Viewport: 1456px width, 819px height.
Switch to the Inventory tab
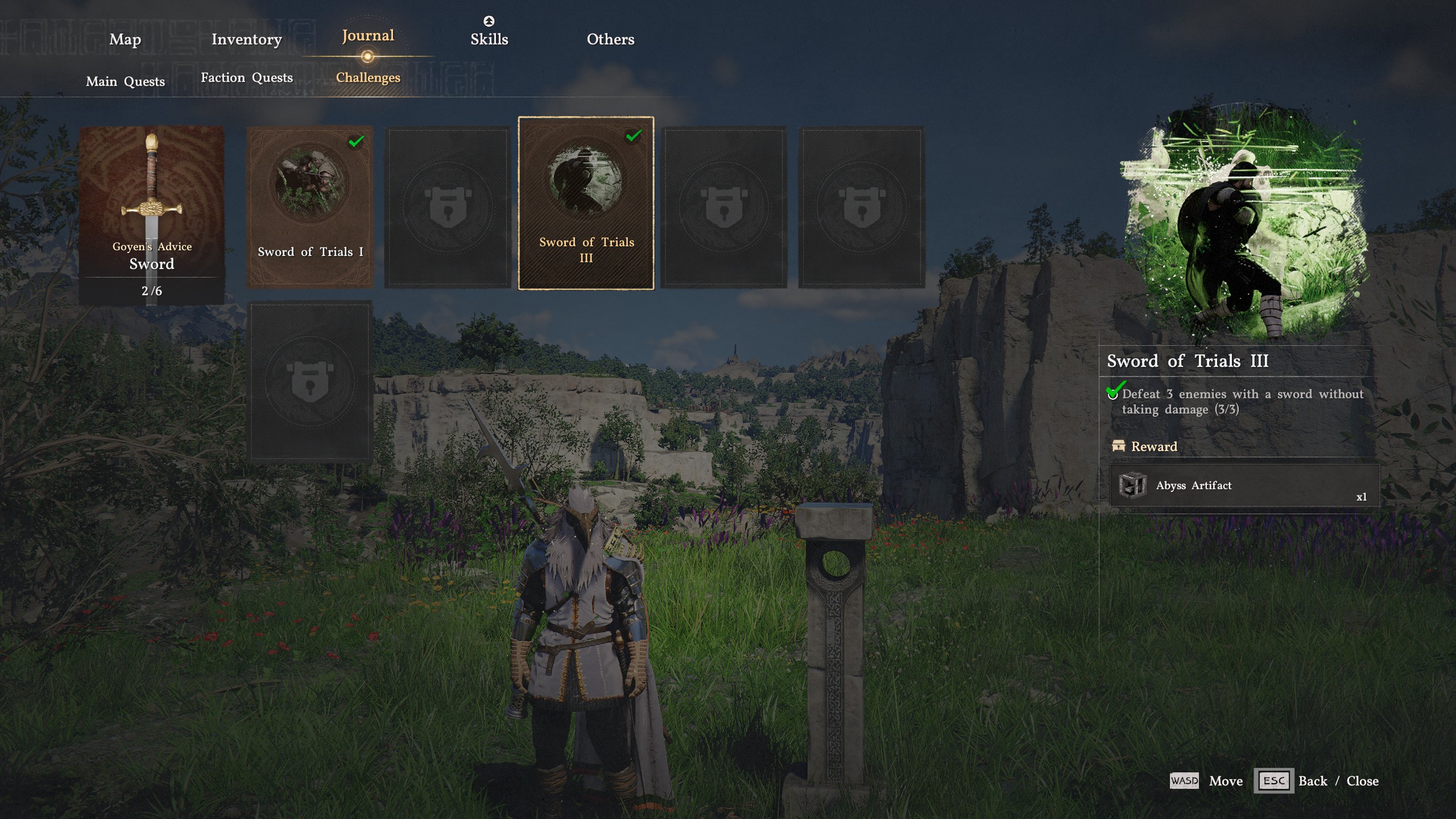pos(246,39)
